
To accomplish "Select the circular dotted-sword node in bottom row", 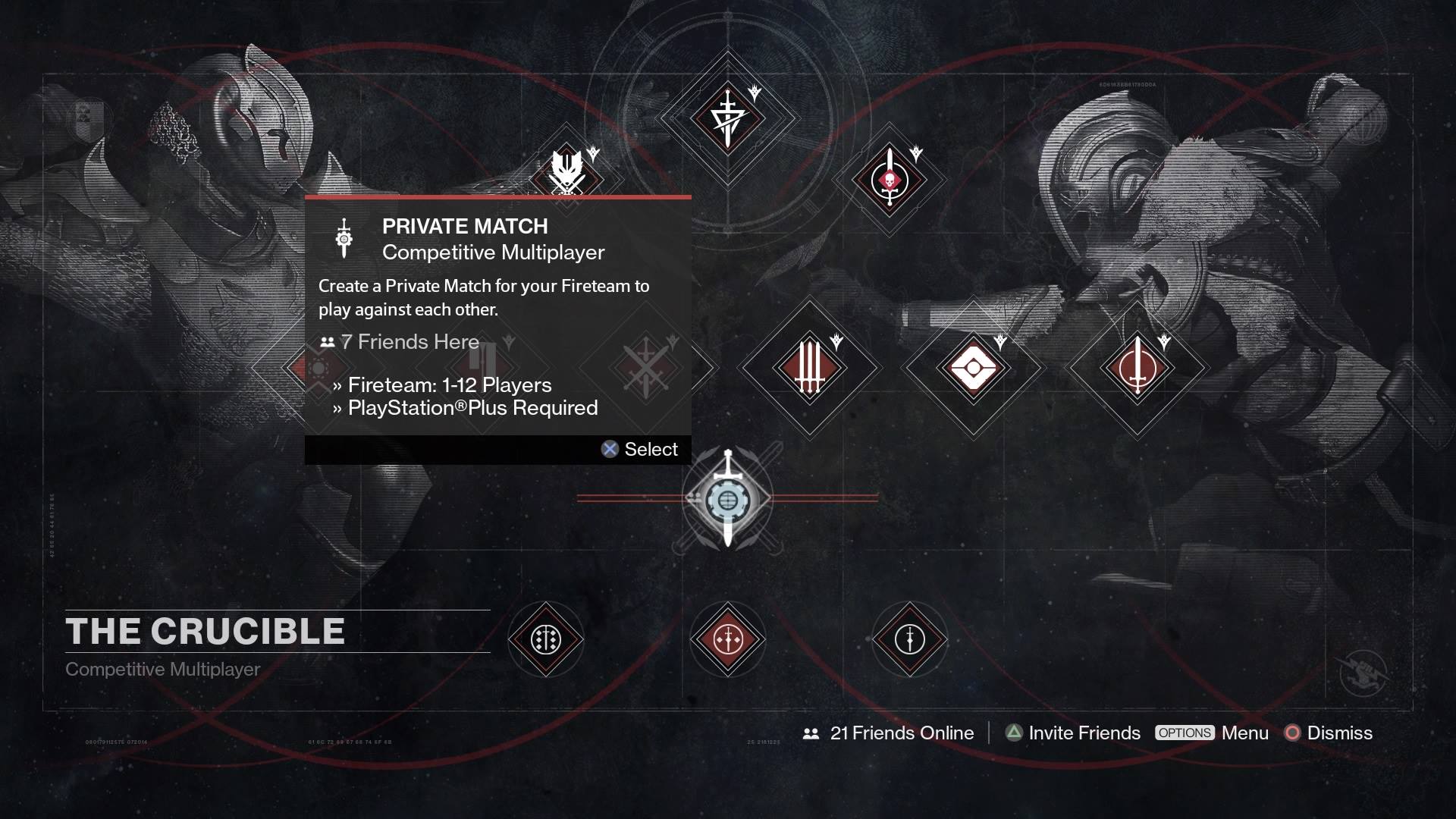I will (546, 639).
